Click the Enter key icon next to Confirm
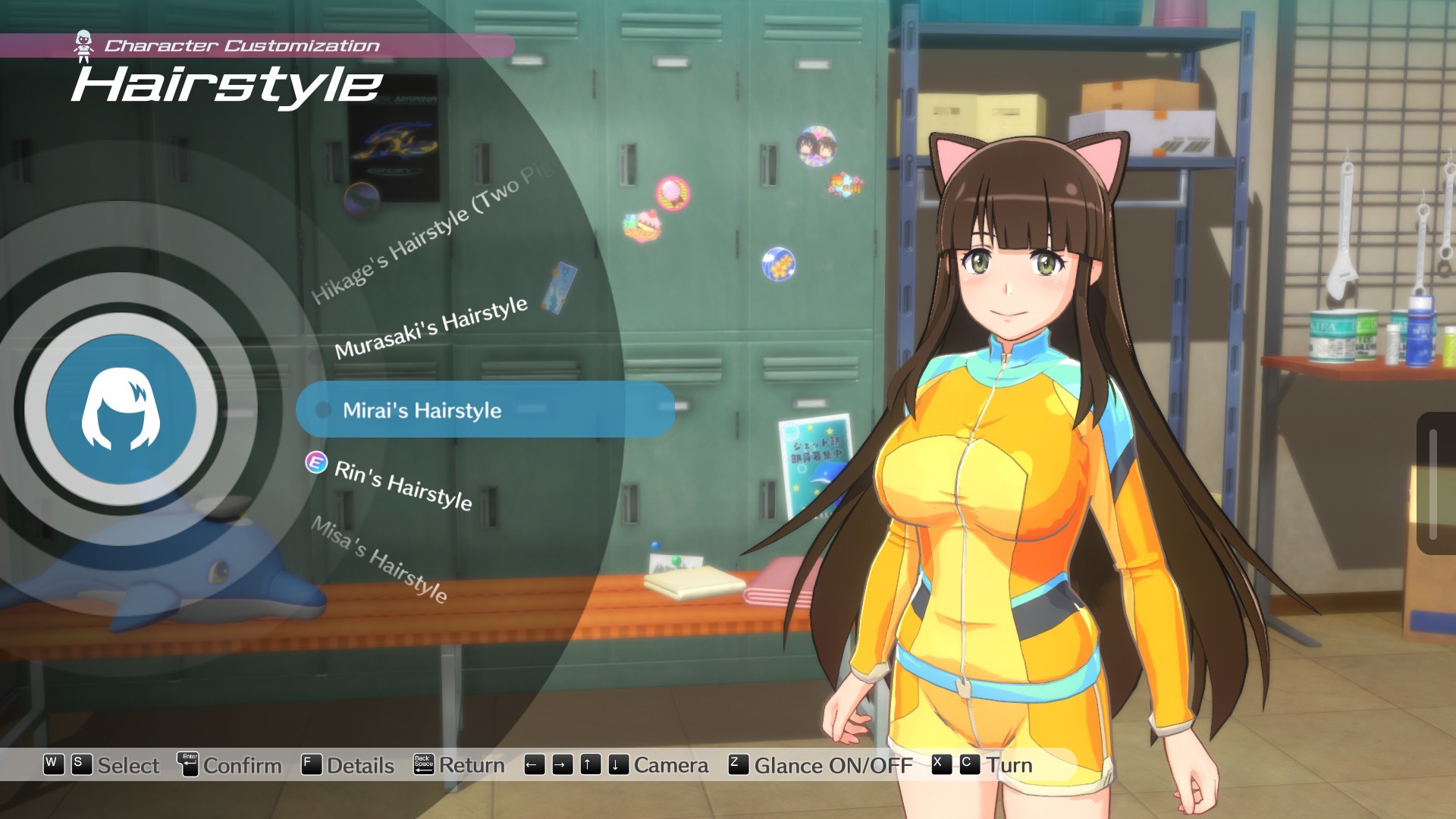The image size is (1456, 819). pyautogui.click(x=187, y=765)
